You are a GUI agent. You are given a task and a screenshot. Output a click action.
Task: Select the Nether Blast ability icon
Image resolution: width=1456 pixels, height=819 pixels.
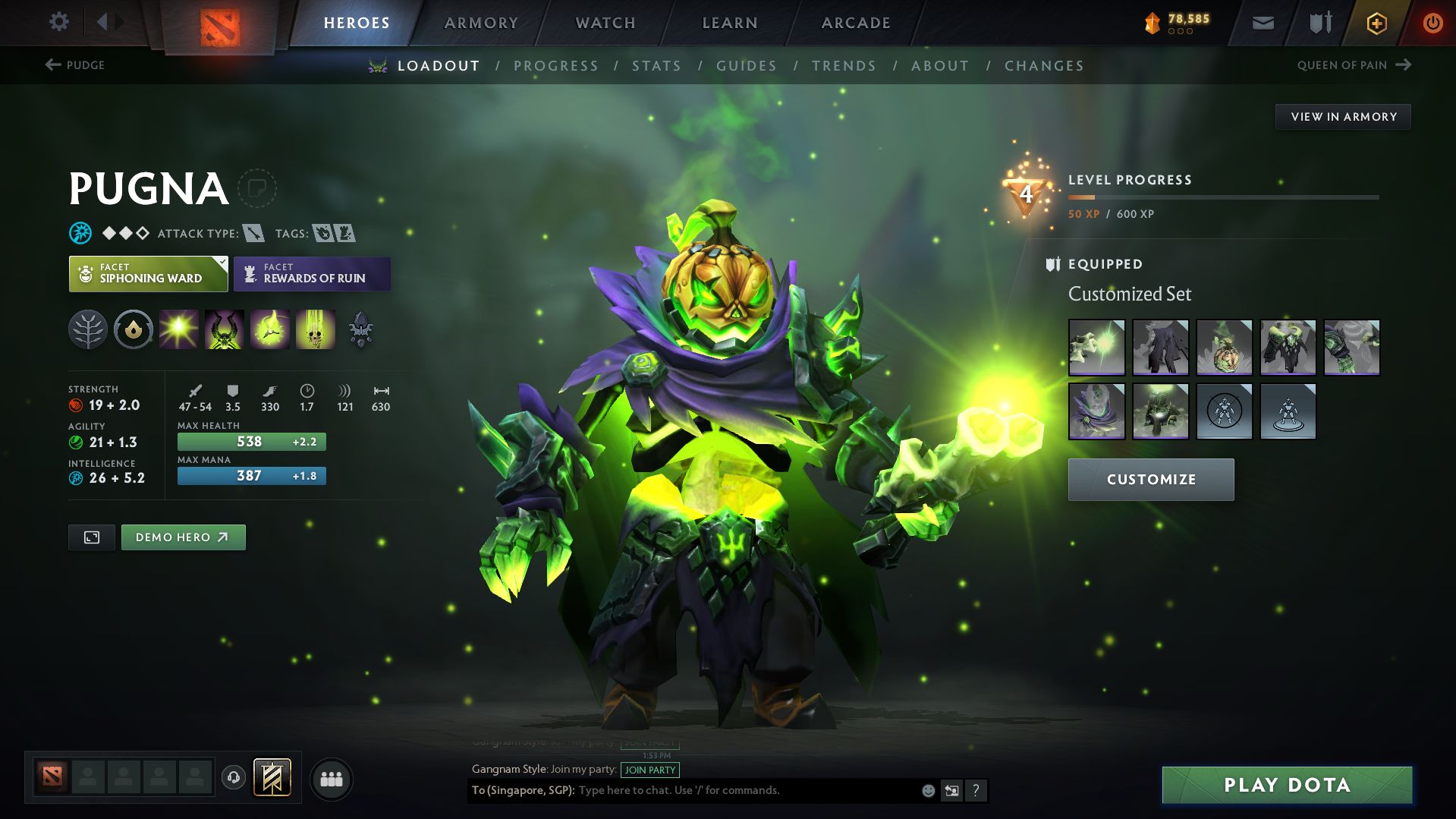coord(179,329)
